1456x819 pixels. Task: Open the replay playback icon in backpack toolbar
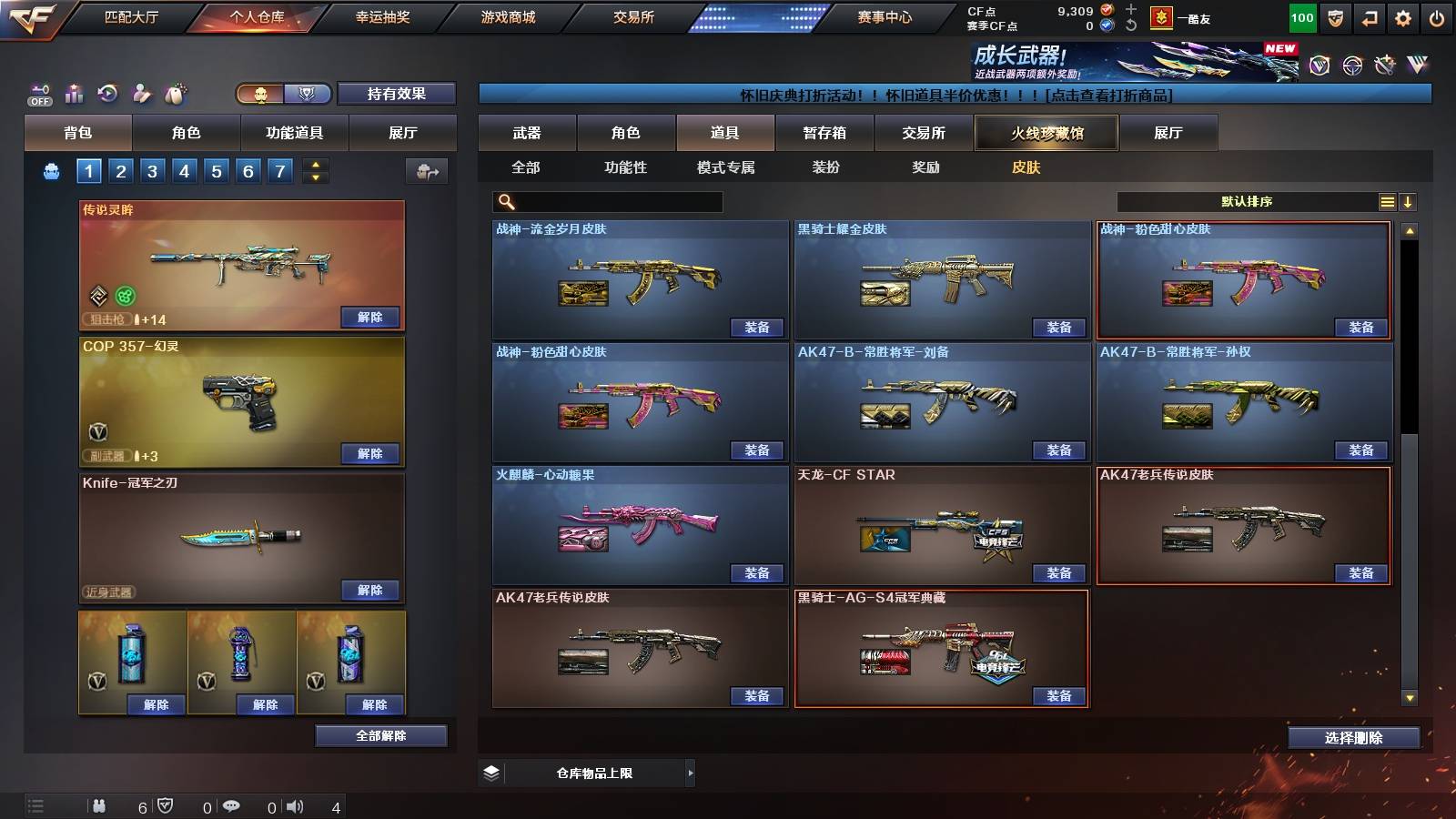(x=109, y=94)
